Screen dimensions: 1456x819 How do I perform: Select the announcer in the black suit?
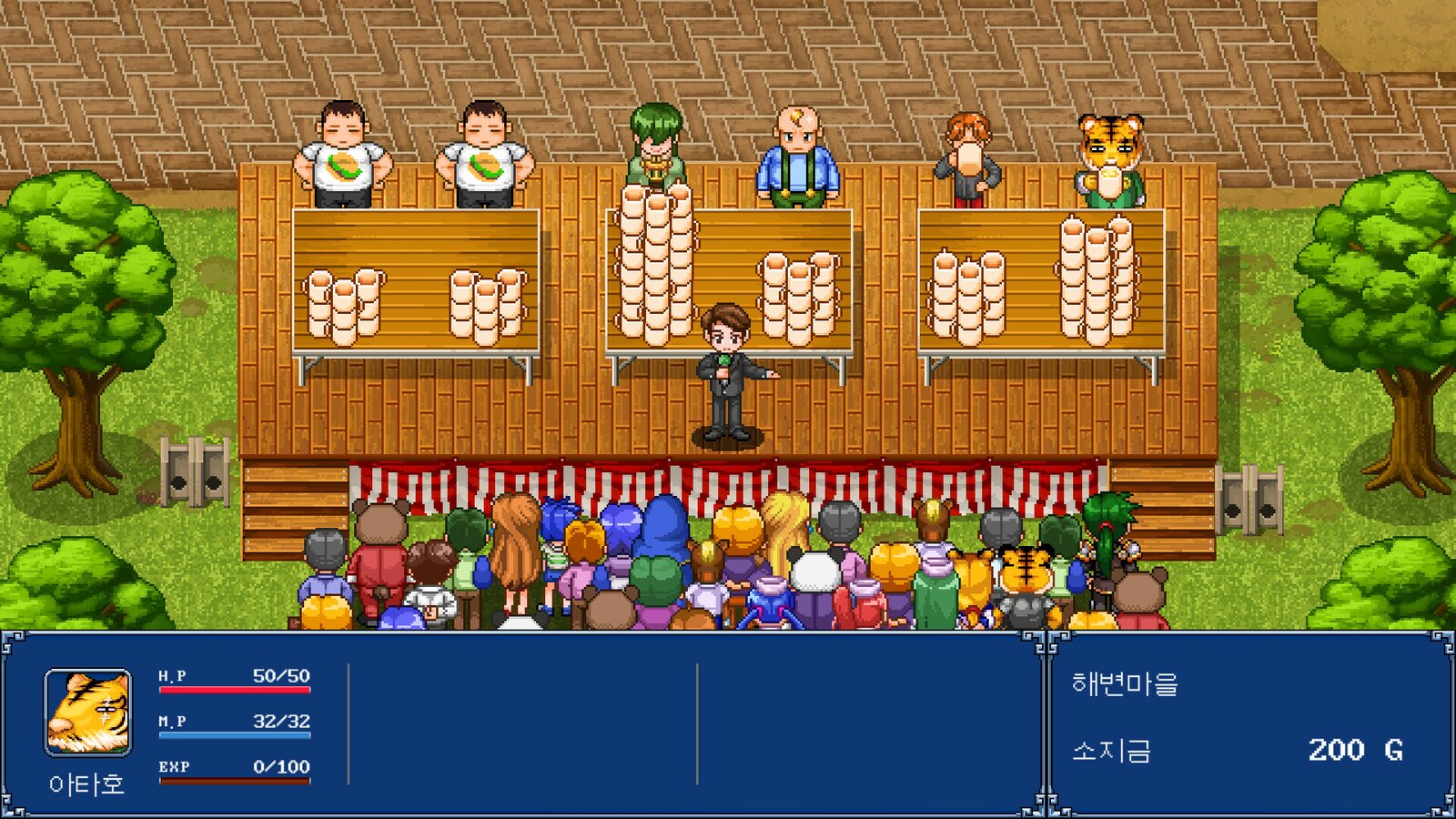(725, 373)
